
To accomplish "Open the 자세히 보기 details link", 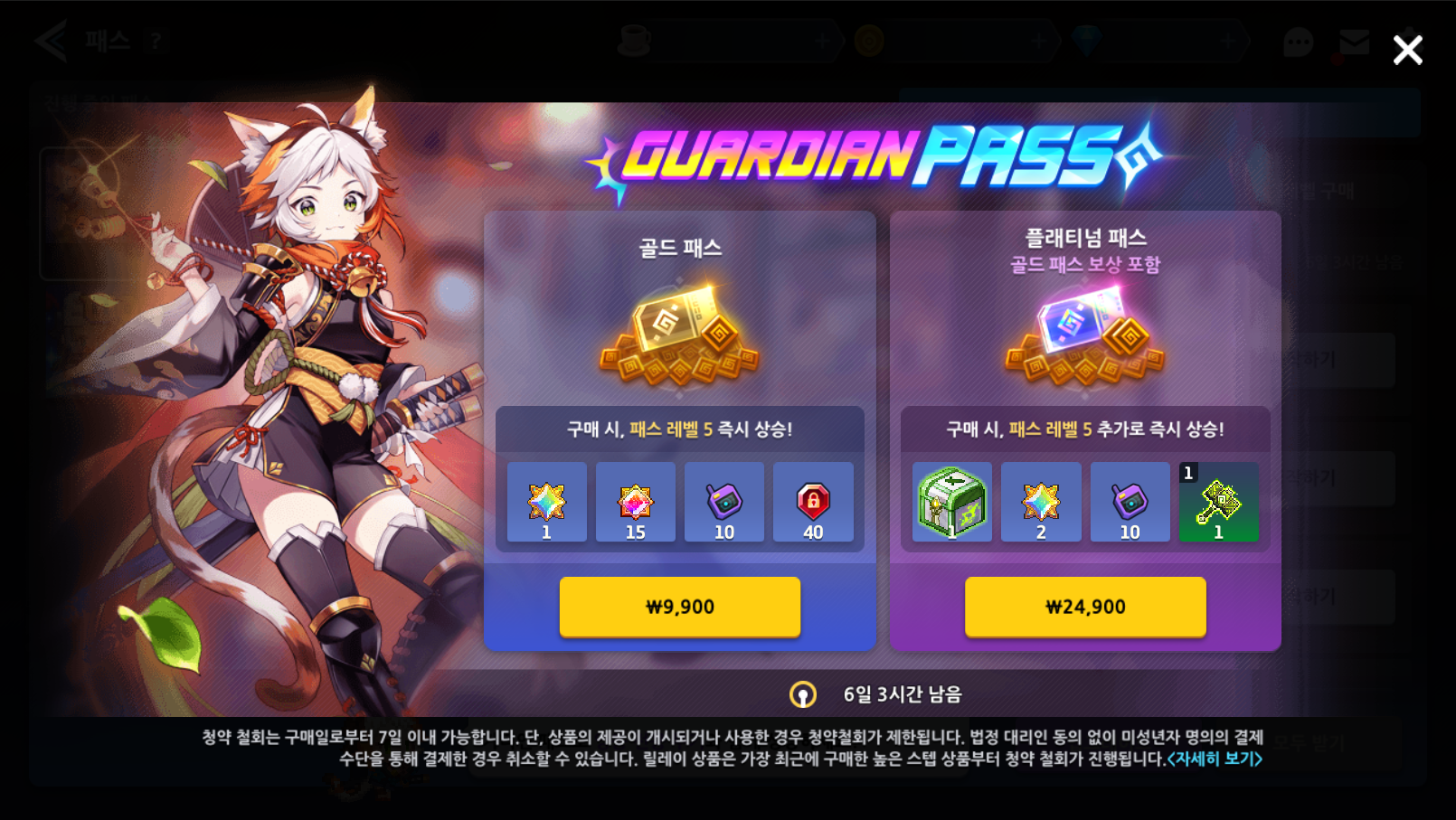I will click(1215, 759).
